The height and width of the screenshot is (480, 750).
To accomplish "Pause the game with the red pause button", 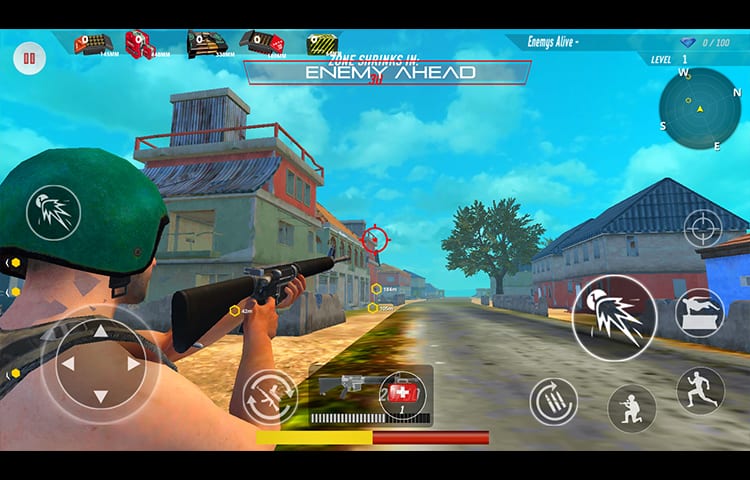I will (29, 59).
